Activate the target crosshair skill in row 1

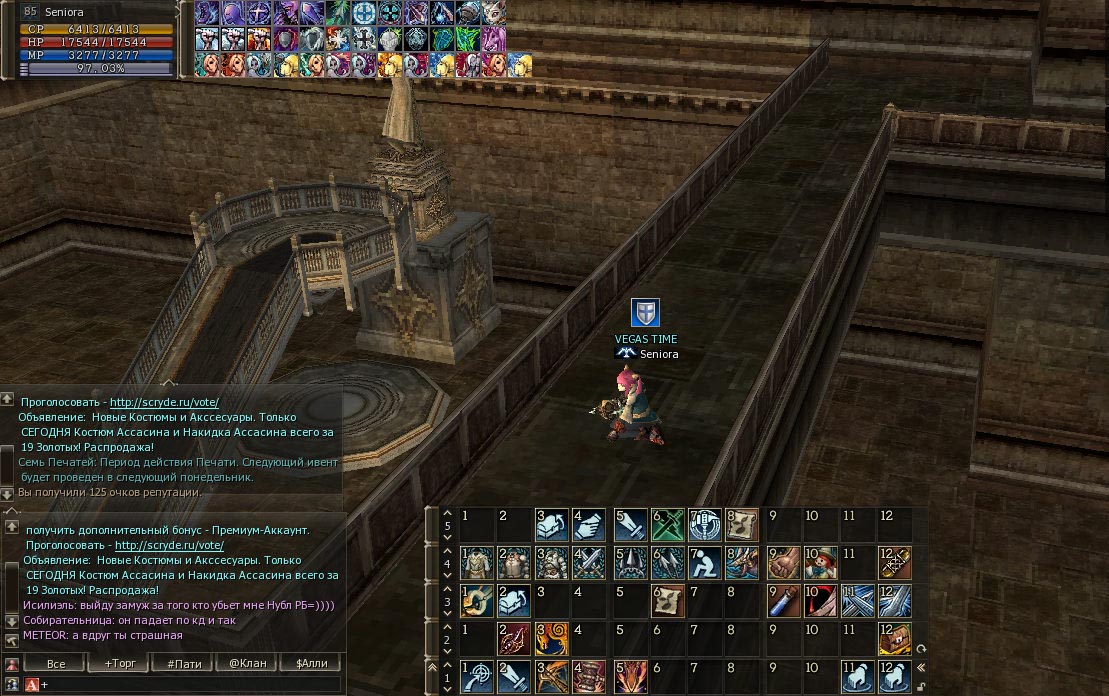point(476,676)
